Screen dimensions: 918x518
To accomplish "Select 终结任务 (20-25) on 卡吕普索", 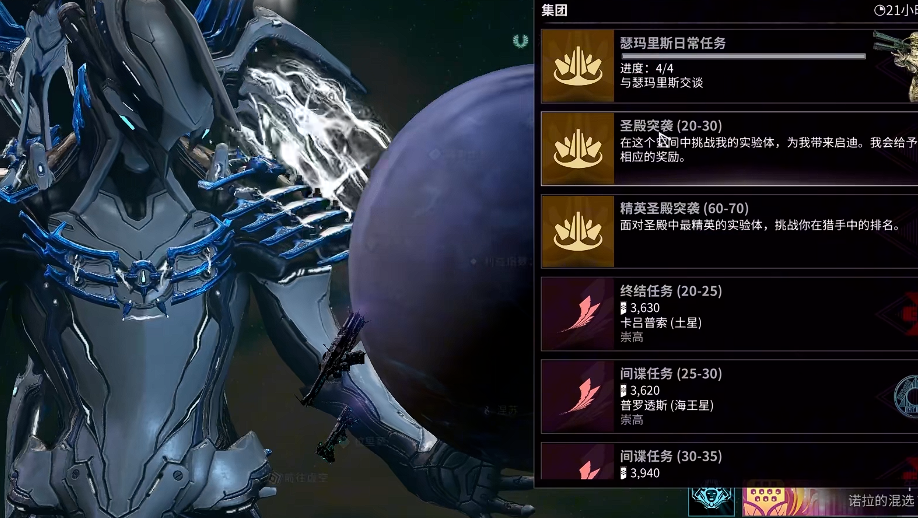I will 728,314.
